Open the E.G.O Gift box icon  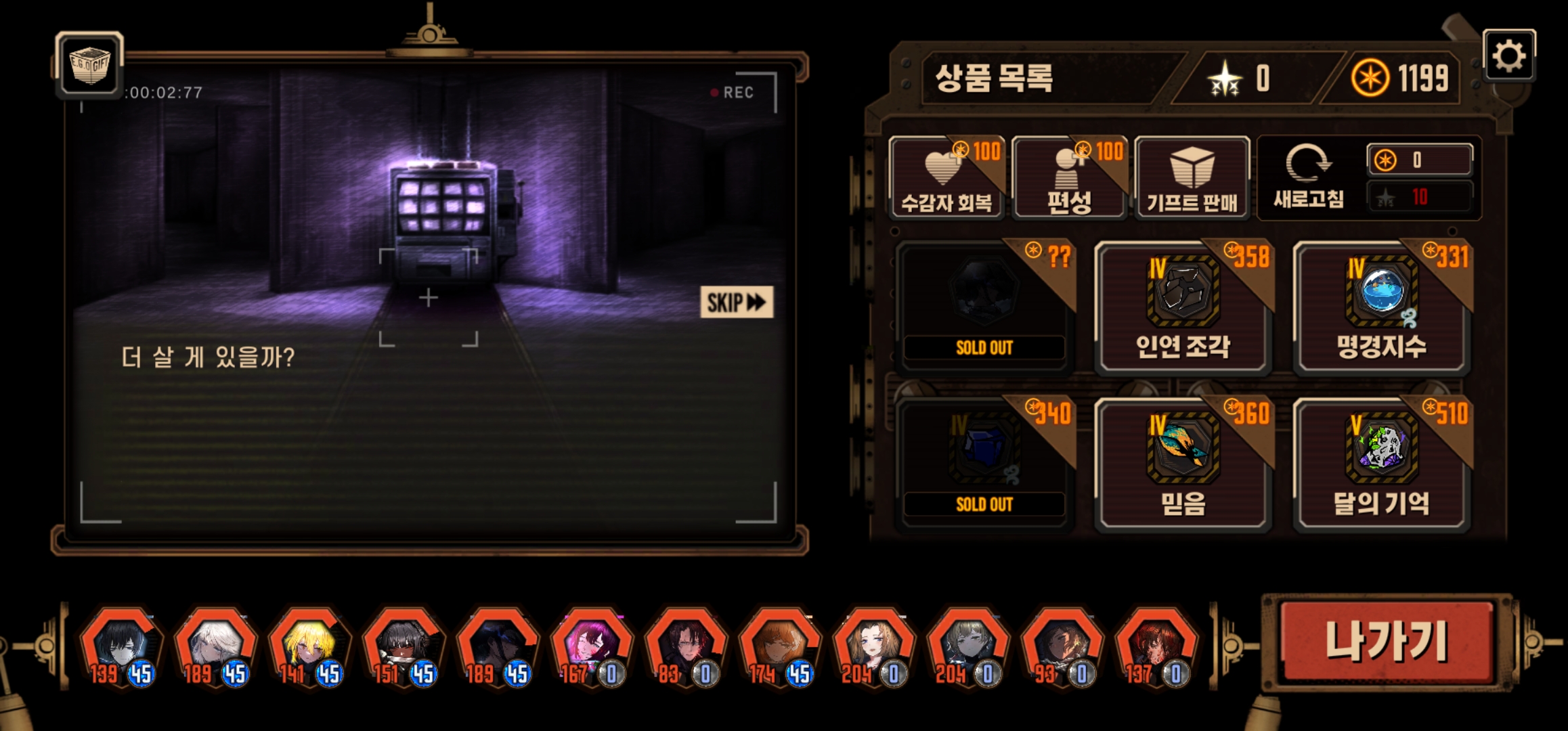89,65
